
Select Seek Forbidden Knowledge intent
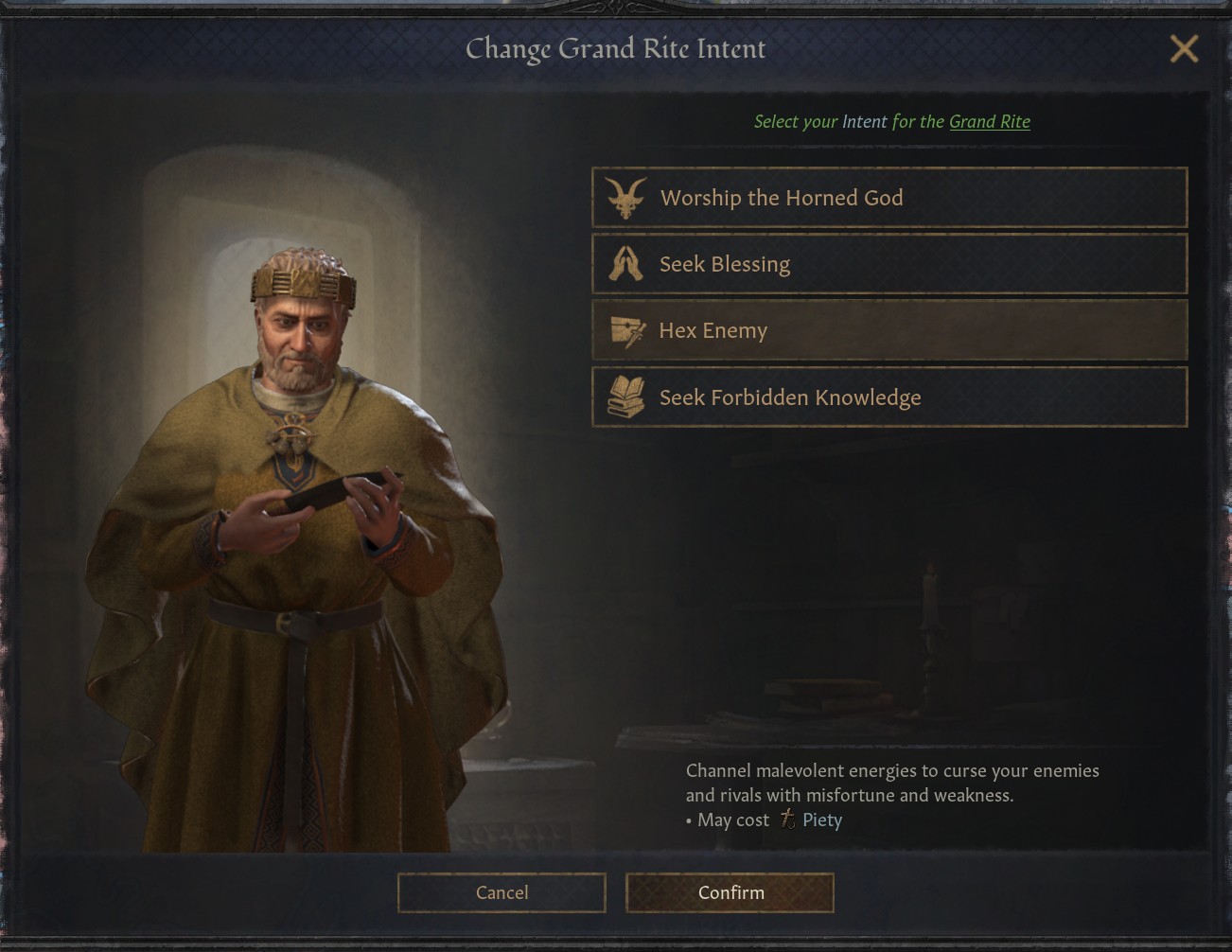(889, 397)
